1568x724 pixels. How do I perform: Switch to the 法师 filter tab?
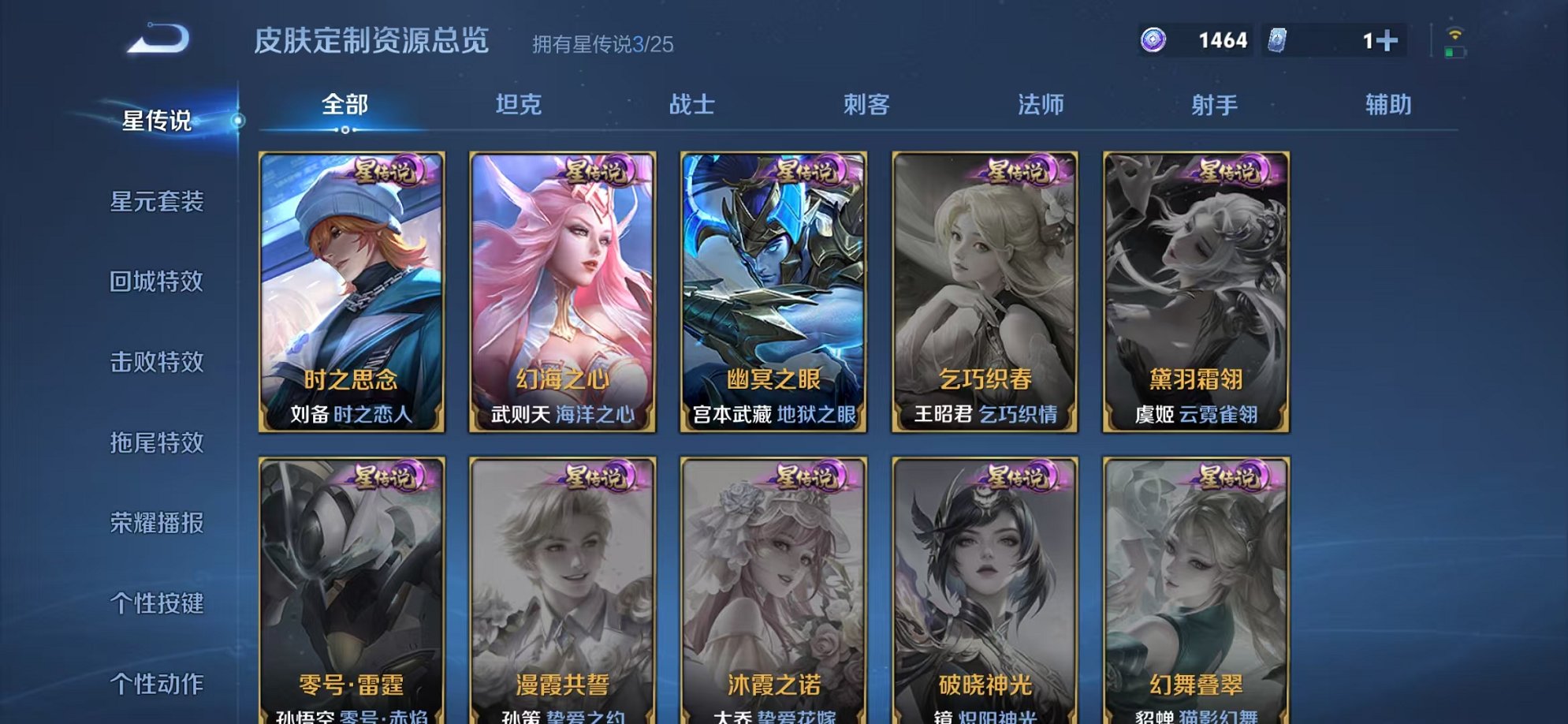click(x=1040, y=103)
